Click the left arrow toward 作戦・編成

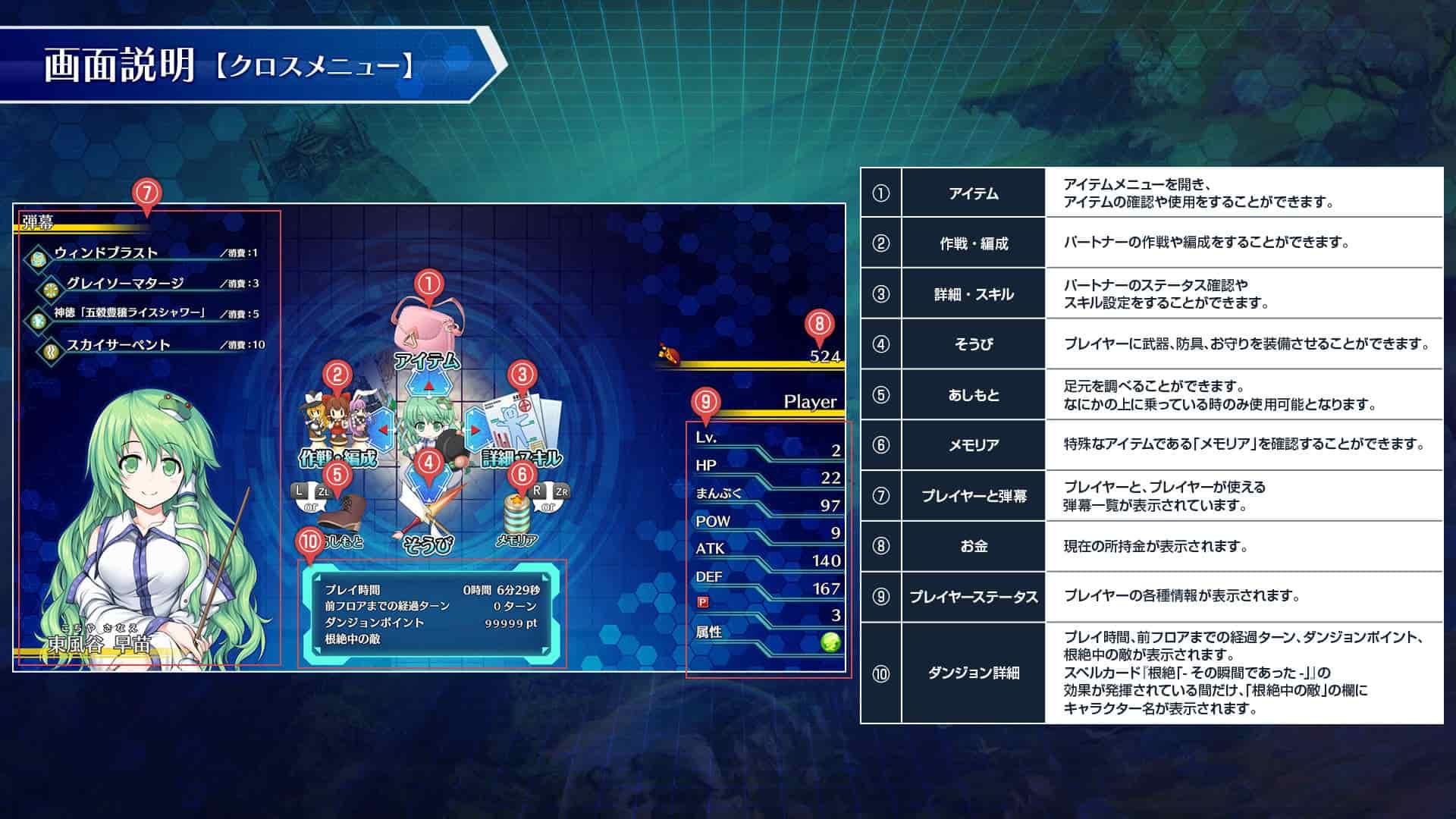384,429
